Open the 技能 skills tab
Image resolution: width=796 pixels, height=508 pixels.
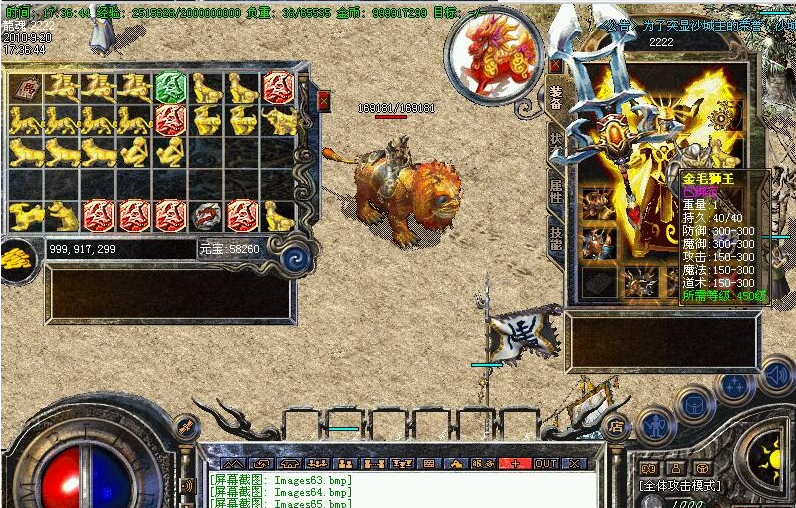click(x=556, y=235)
